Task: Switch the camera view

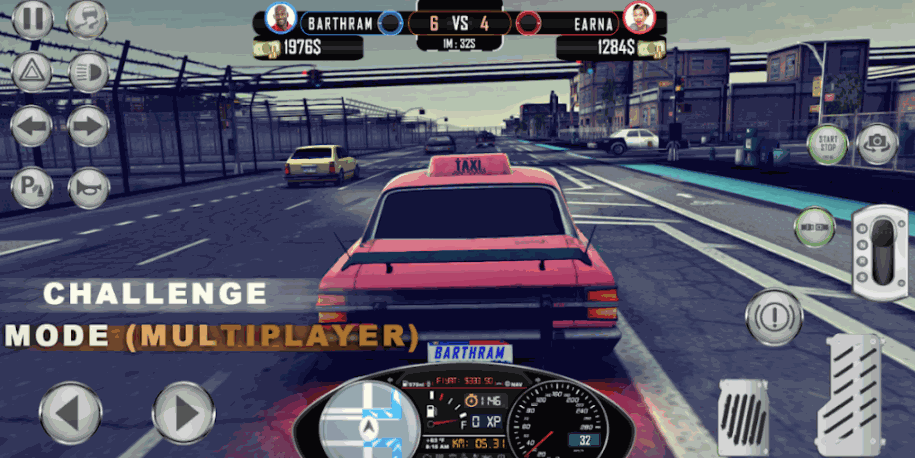Action: tap(878, 145)
